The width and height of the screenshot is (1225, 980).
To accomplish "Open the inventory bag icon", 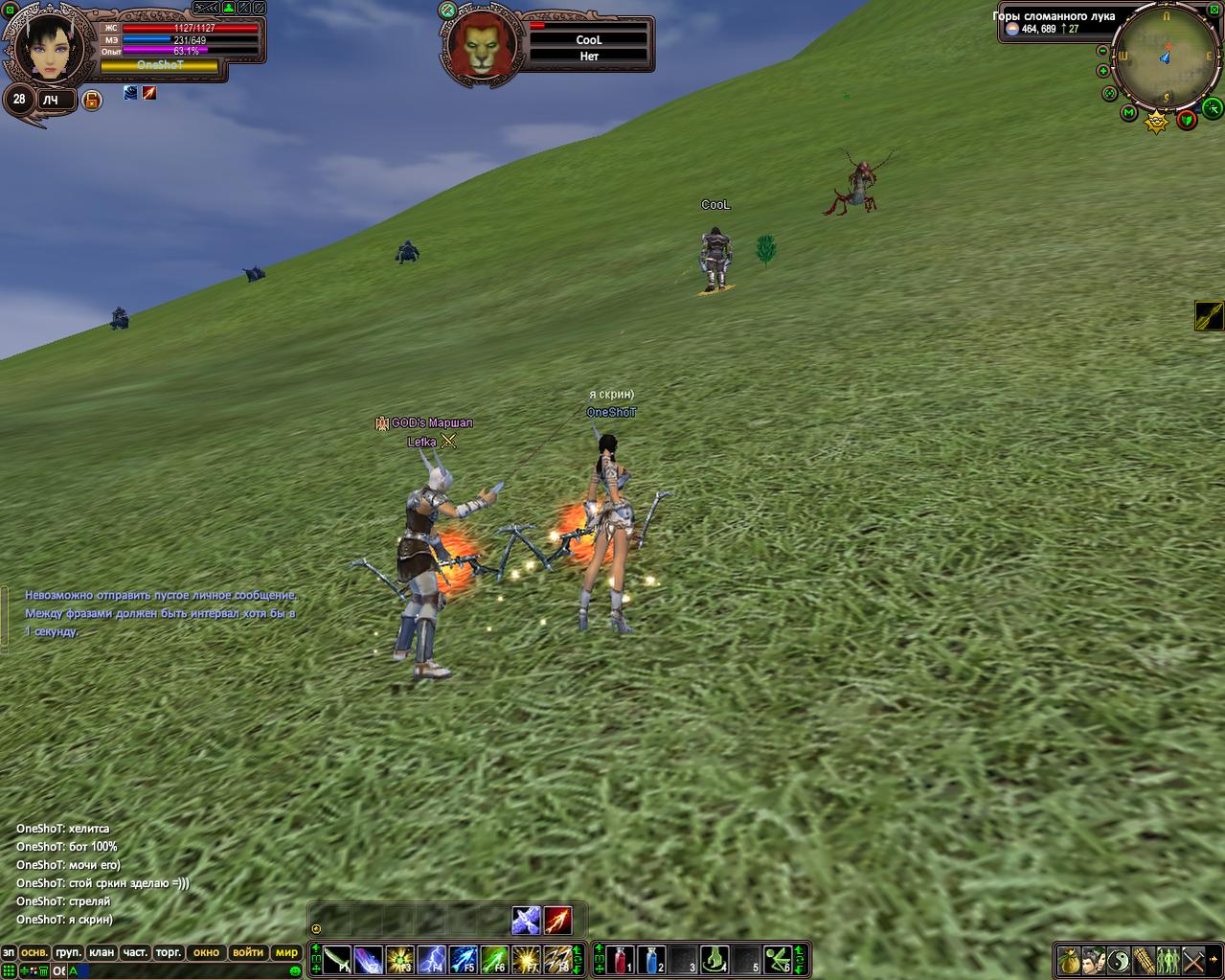I will pos(1069,959).
